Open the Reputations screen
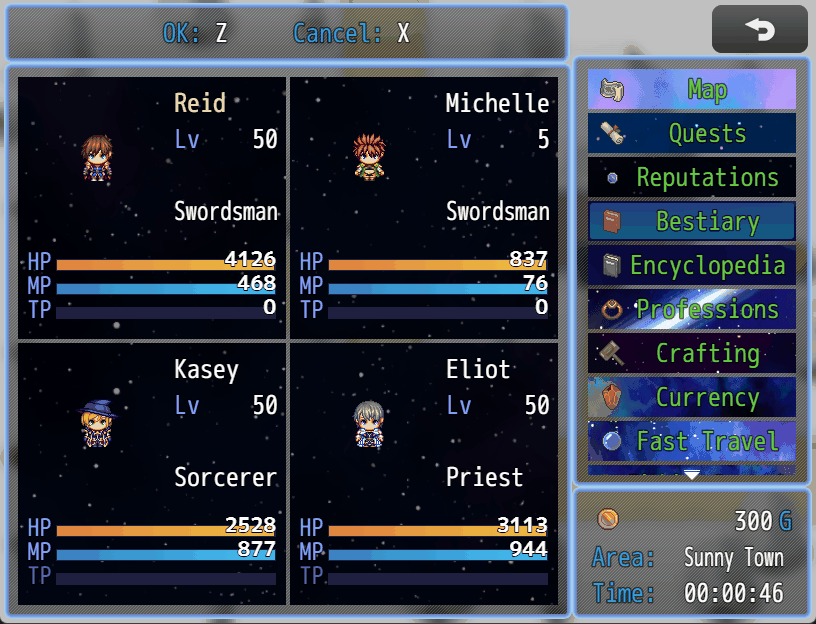816x624 pixels. pyautogui.click(x=692, y=178)
